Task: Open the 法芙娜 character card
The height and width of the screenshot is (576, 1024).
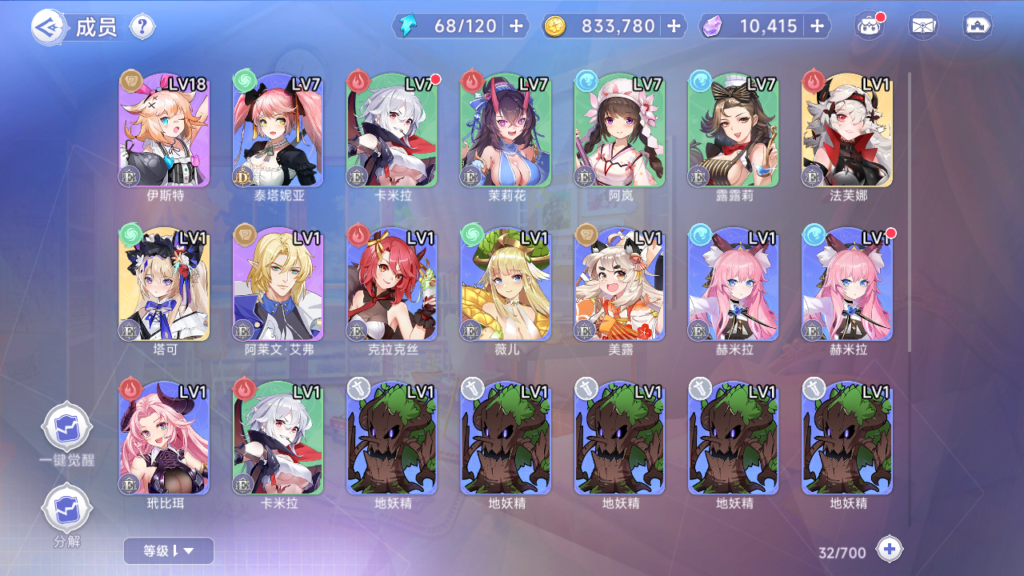Action: coord(848,130)
